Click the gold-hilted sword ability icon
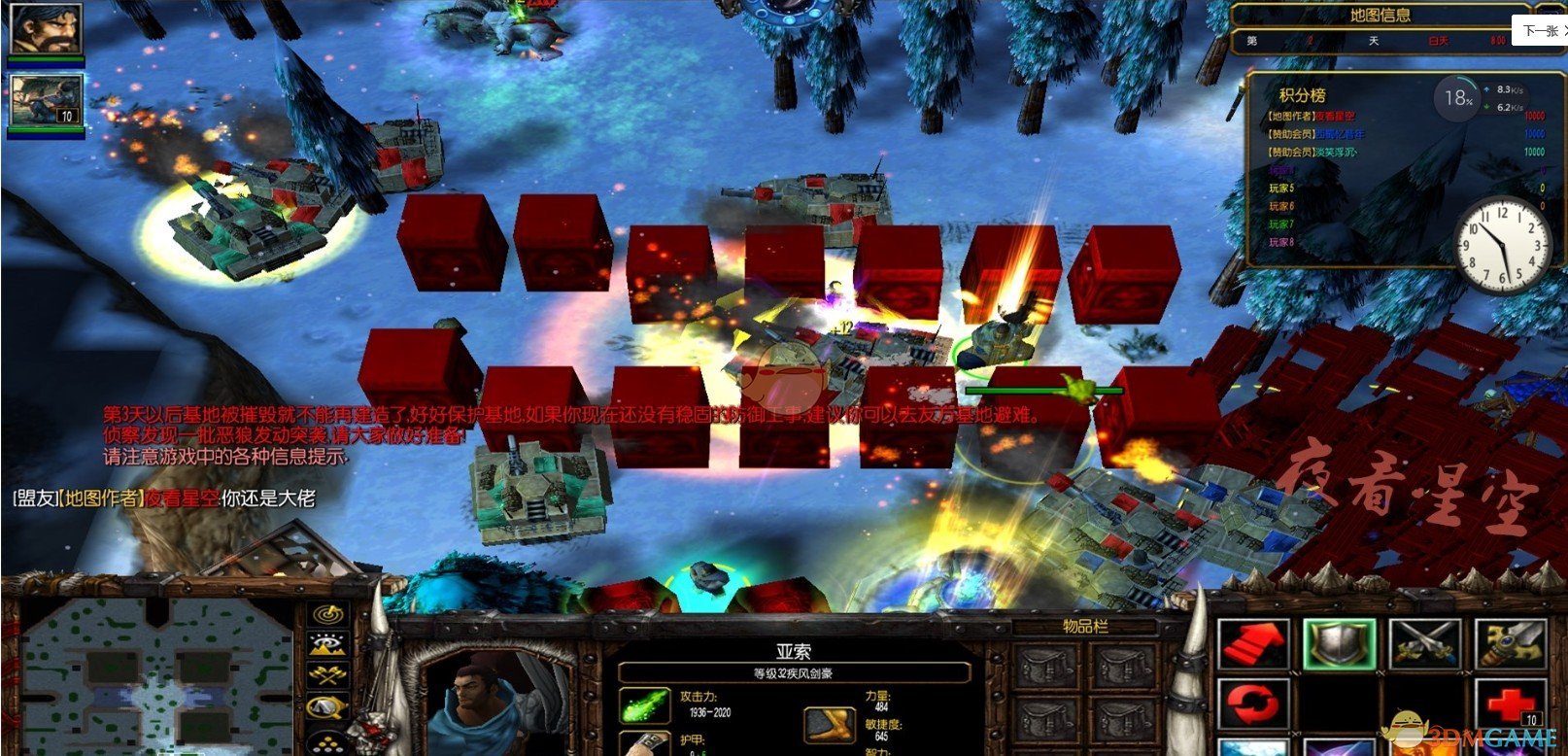 (1509, 642)
